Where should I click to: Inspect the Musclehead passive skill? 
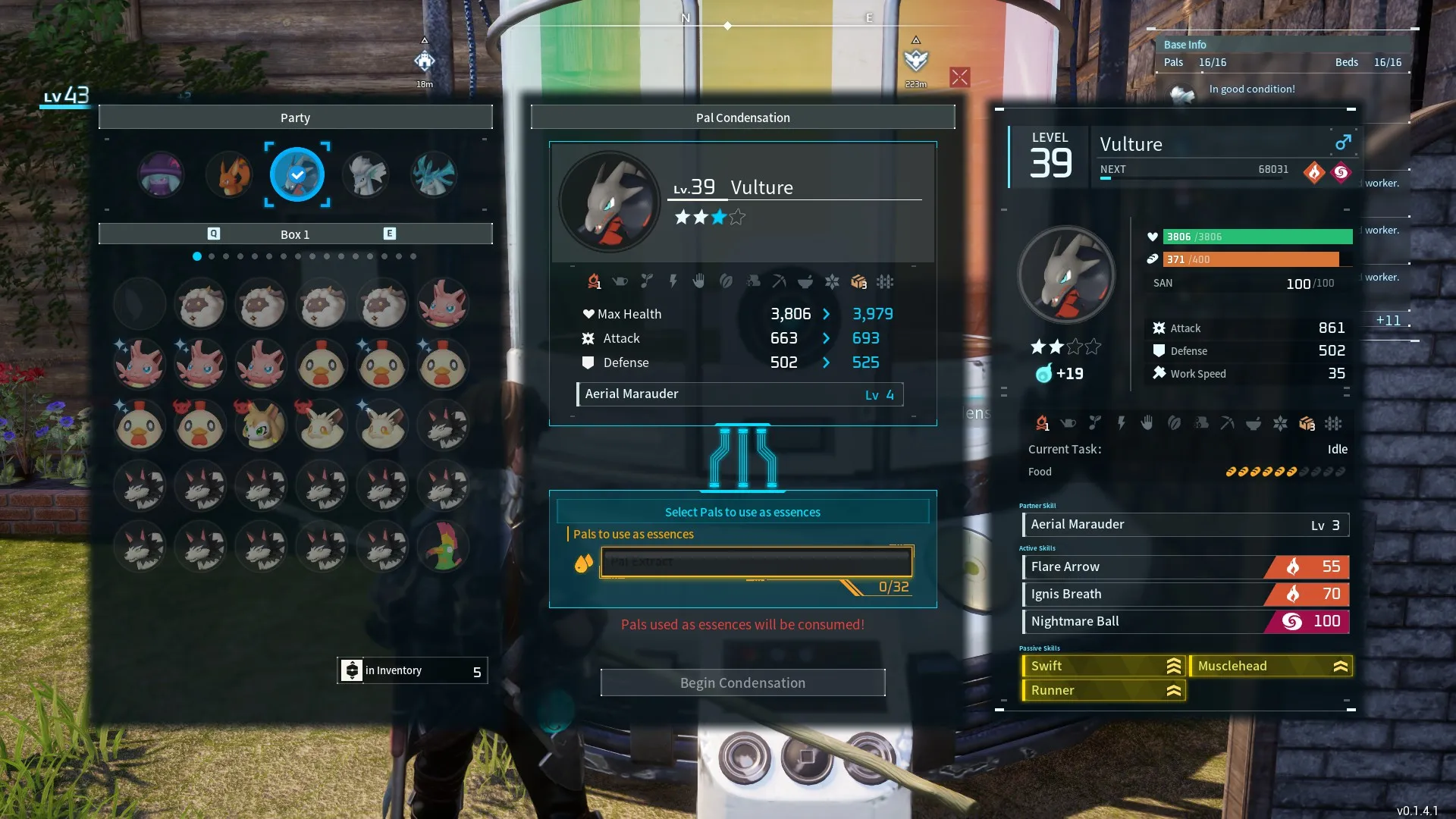pos(1270,666)
